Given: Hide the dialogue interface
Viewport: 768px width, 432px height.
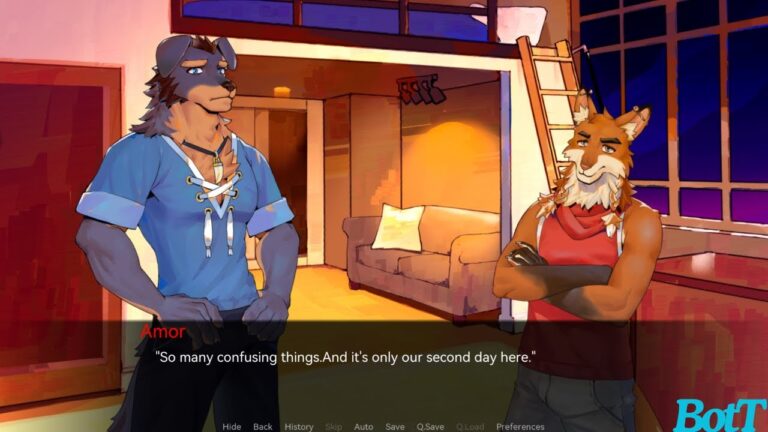Looking at the screenshot, I should pyautogui.click(x=231, y=427).
